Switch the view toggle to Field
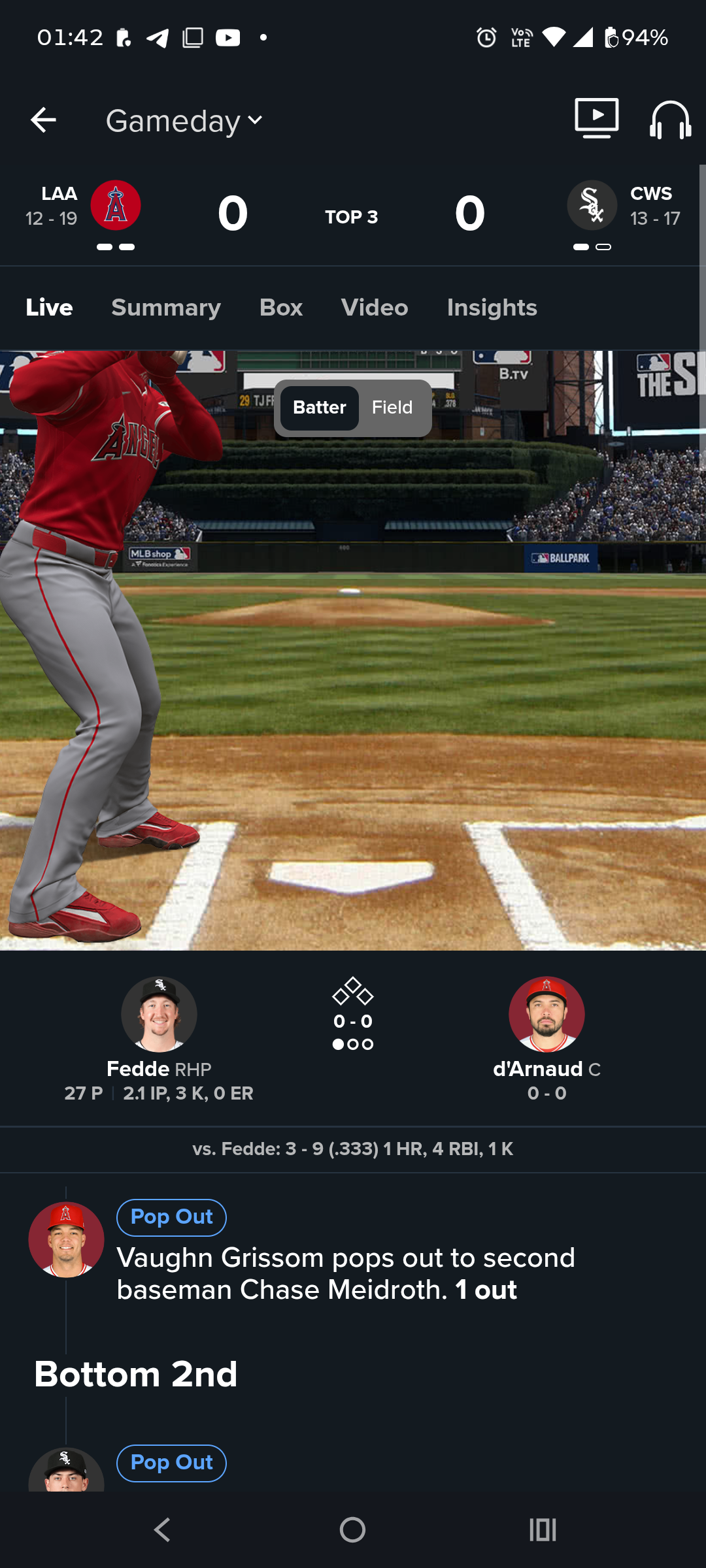The height and width of the screenshot is (1568, 706). (x=392, y=408)
